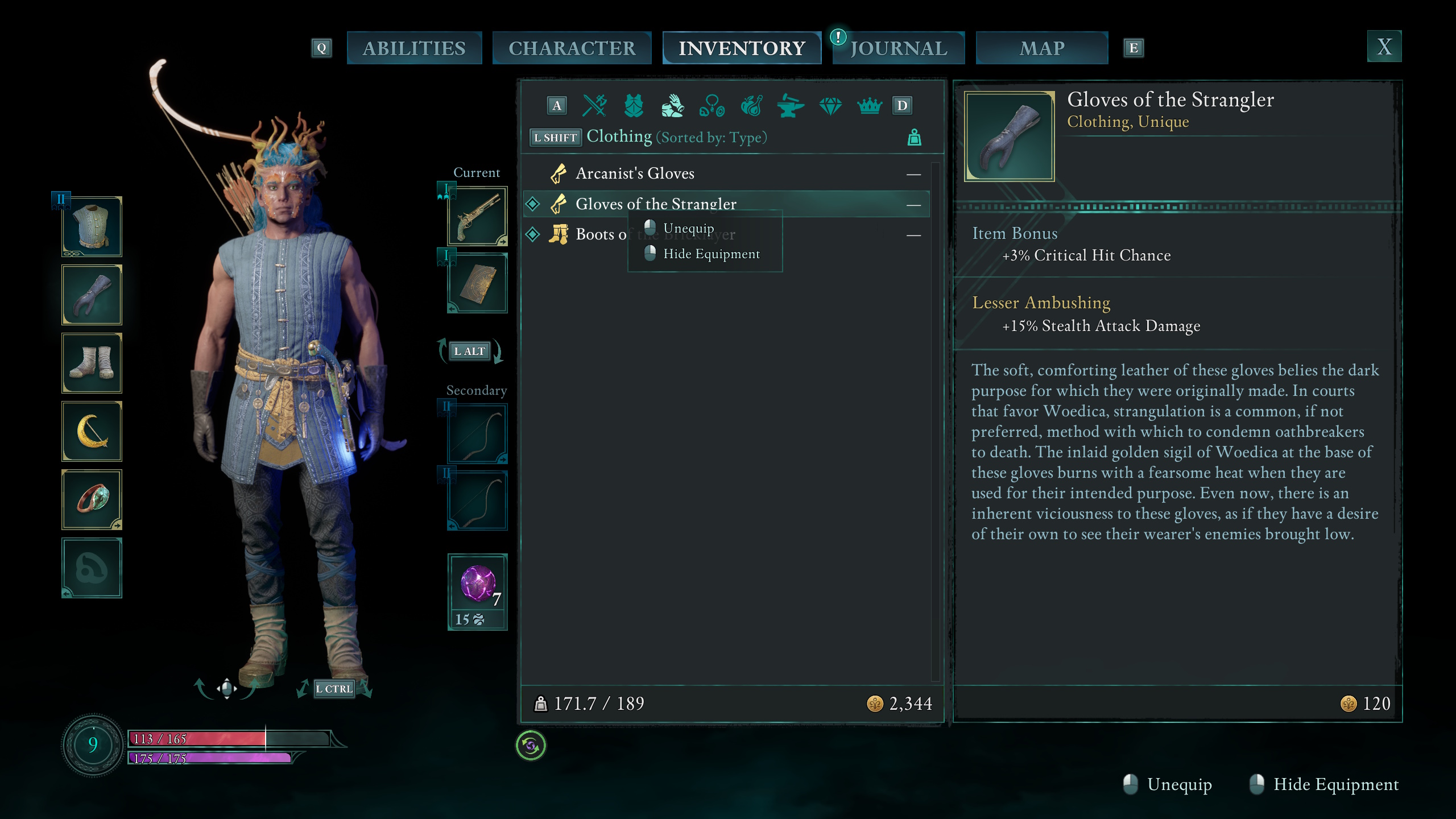Open the crown quest items category
1456x819 pixels.
pyautogui.click(x=870, y=105)
